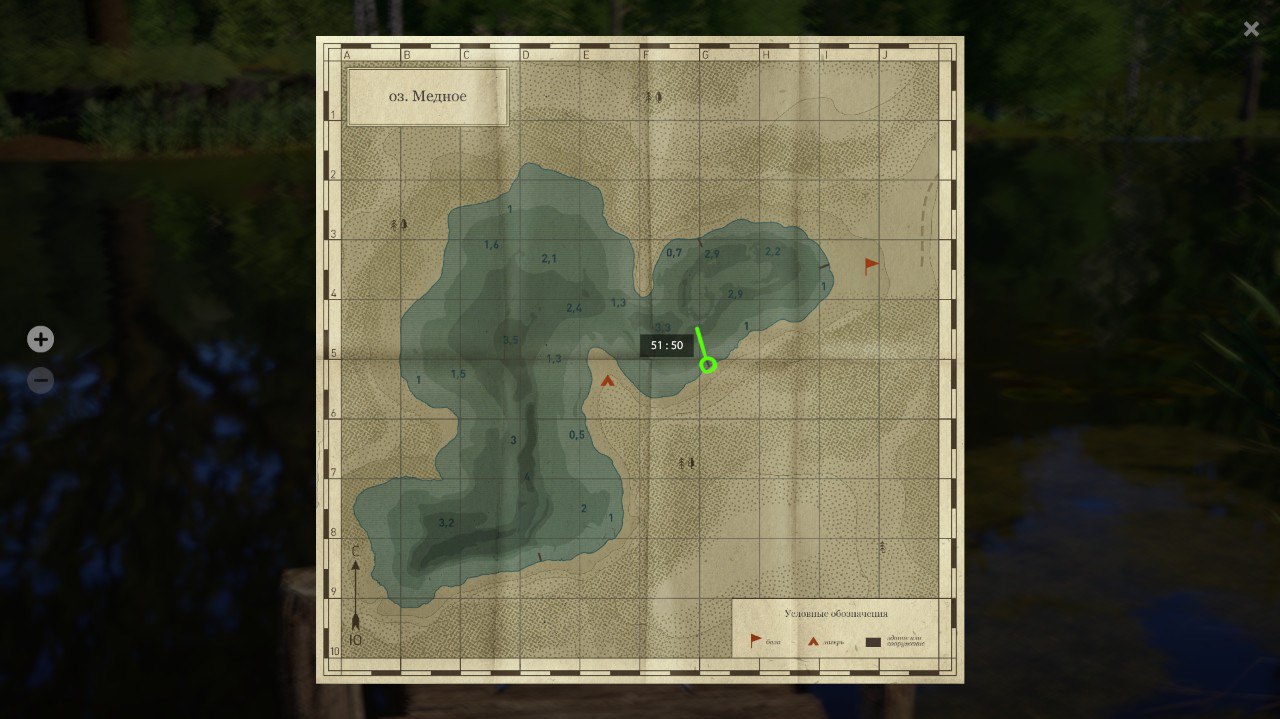Zoom in the map with plus button
Screen dimensions: 1280x719
pyautogui.click(x=40, y=340)
